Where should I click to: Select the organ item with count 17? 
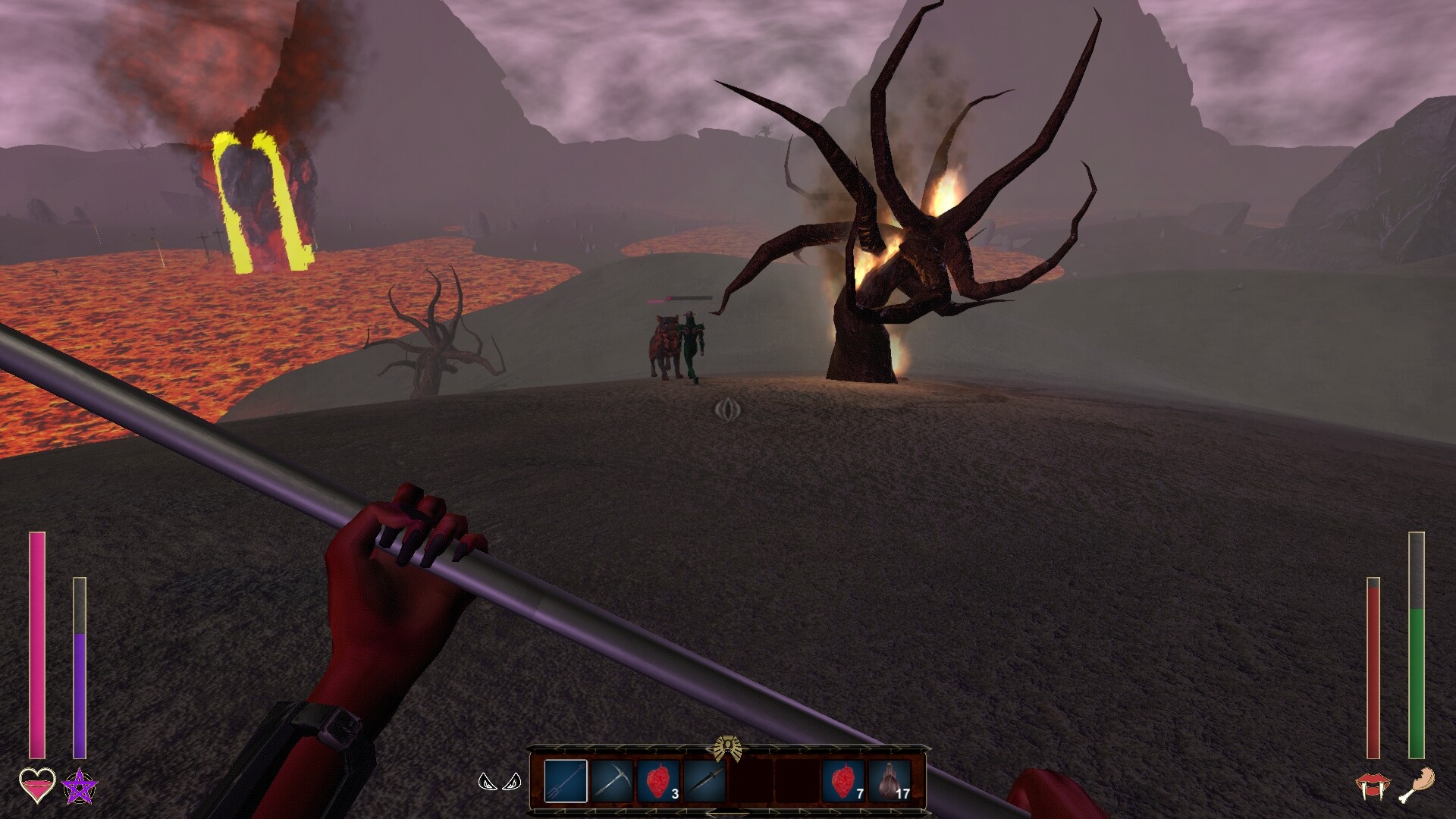[889, 781]
